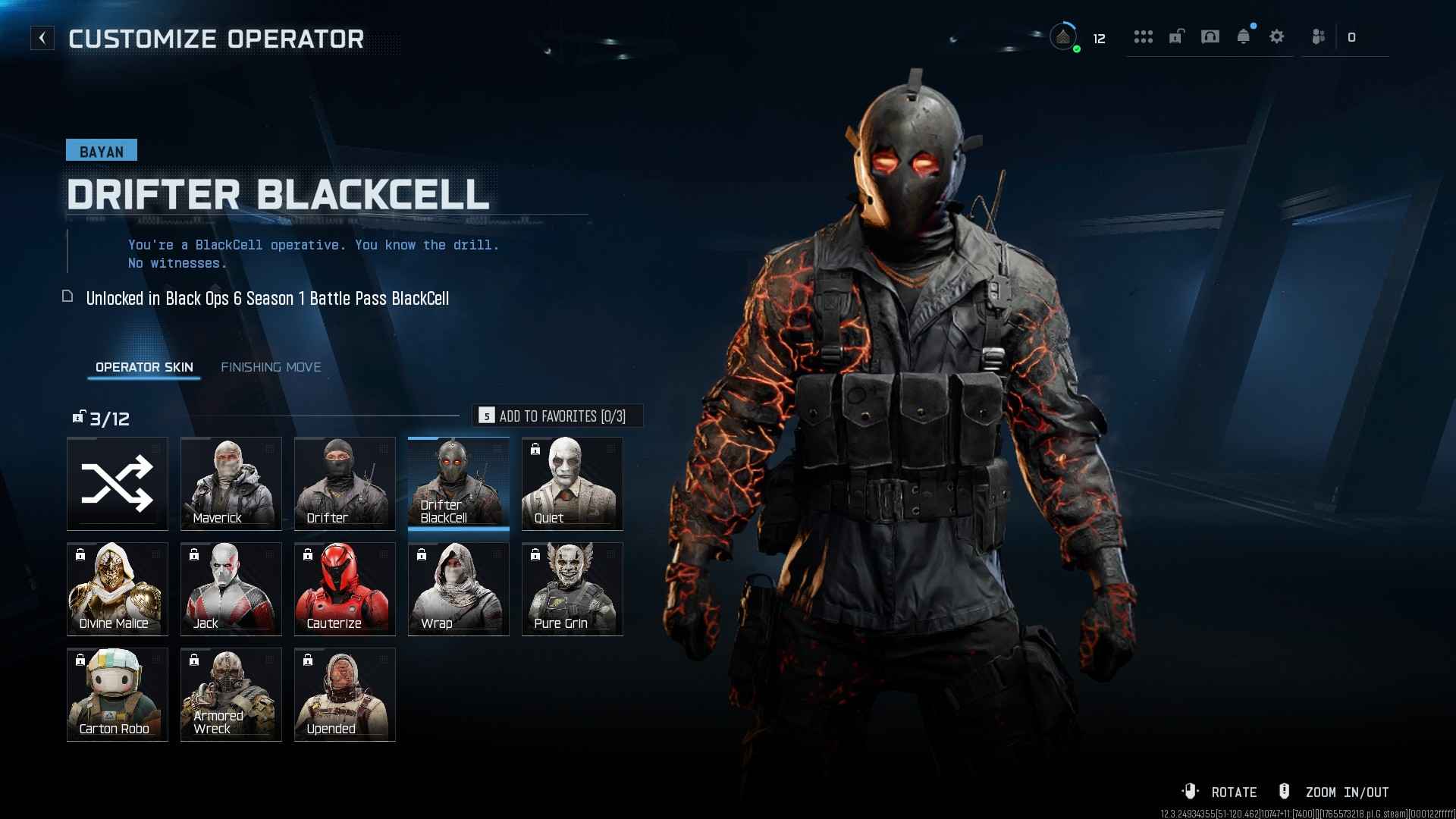
Task: Select the random shuffle skin tile
Action: pyautogui.click(x=117, y=483)
